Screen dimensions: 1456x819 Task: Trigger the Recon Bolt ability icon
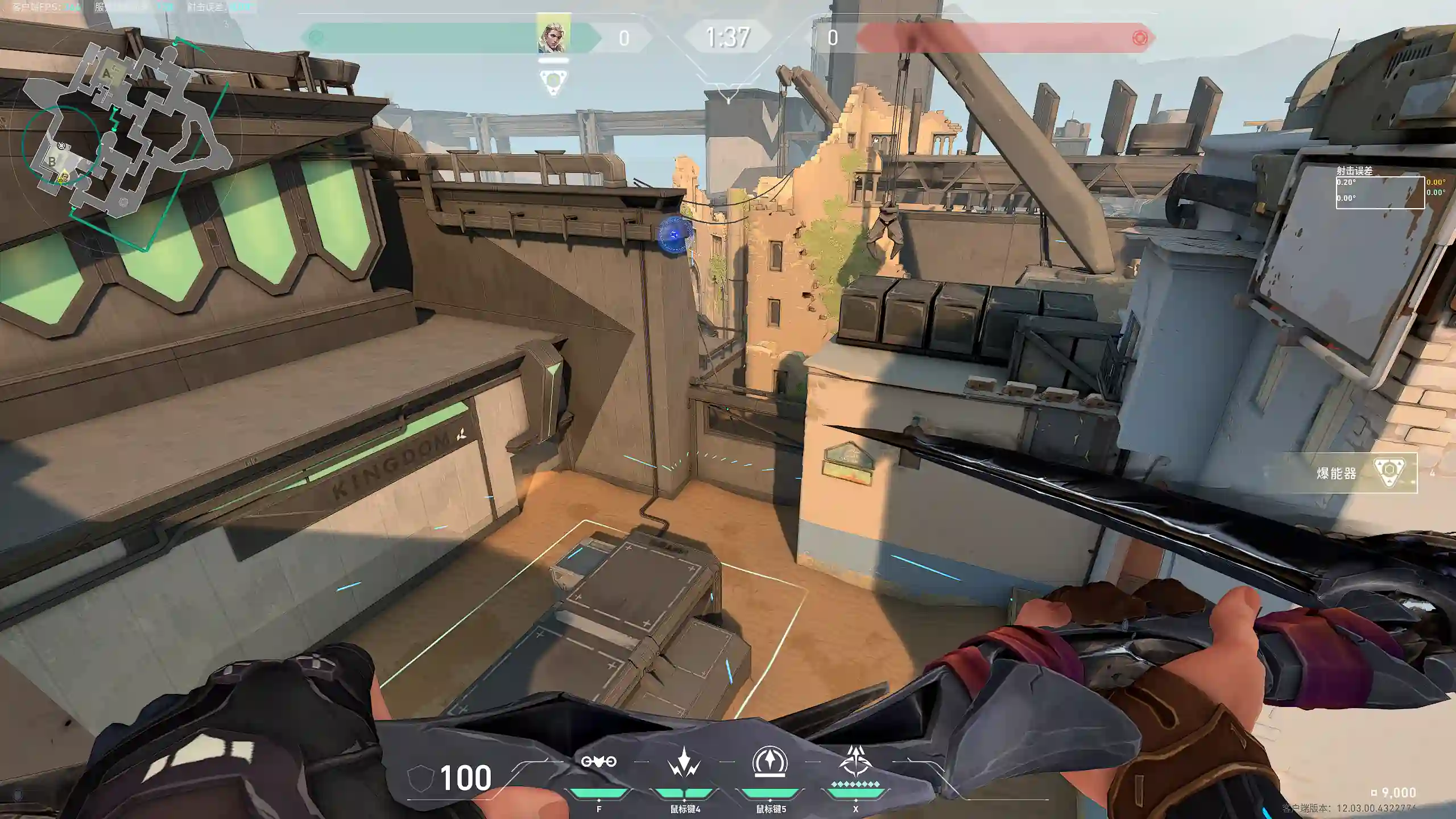pos(770,762)
